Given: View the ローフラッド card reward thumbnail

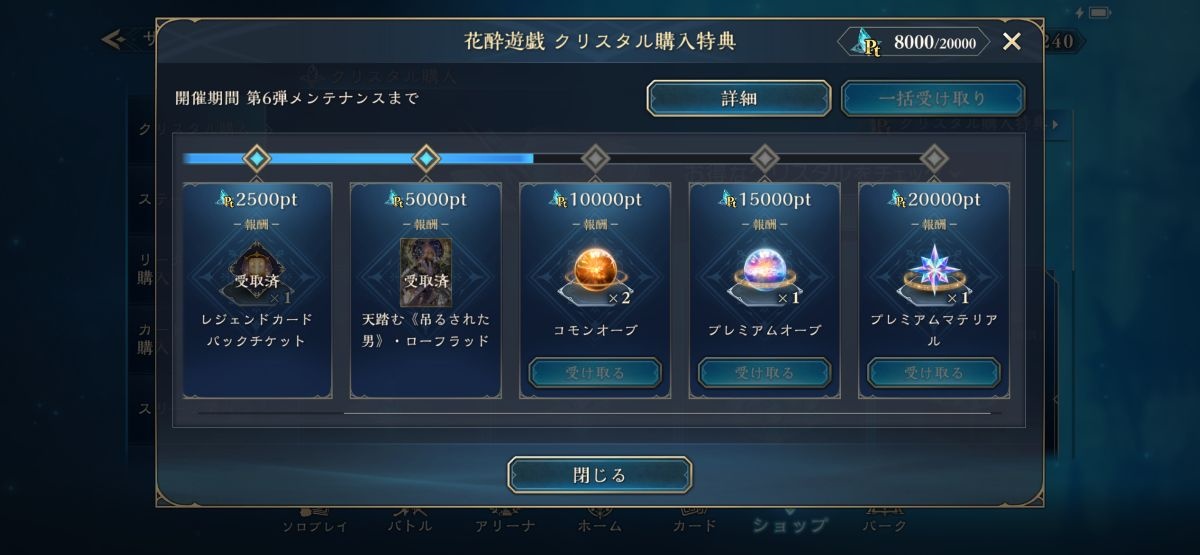Looking at the screenshot, I should tap(426, 271).
